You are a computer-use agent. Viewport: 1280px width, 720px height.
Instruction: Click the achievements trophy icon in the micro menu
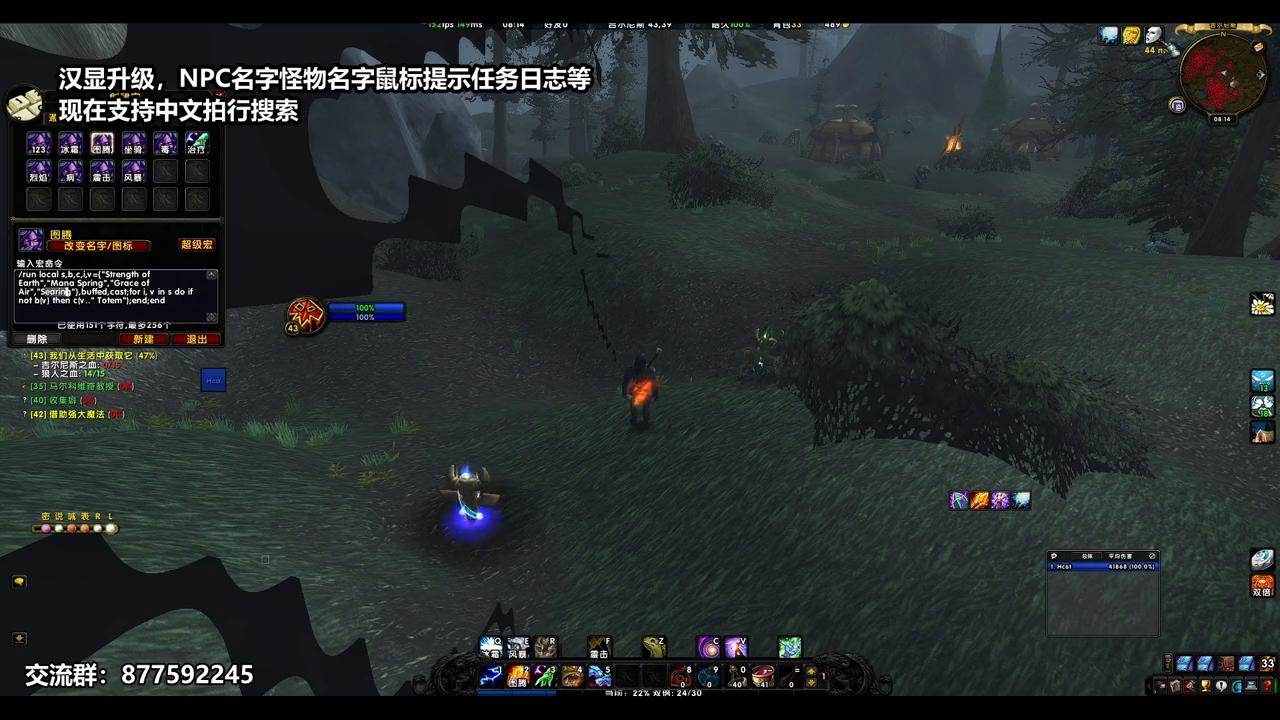[1206, 685]
